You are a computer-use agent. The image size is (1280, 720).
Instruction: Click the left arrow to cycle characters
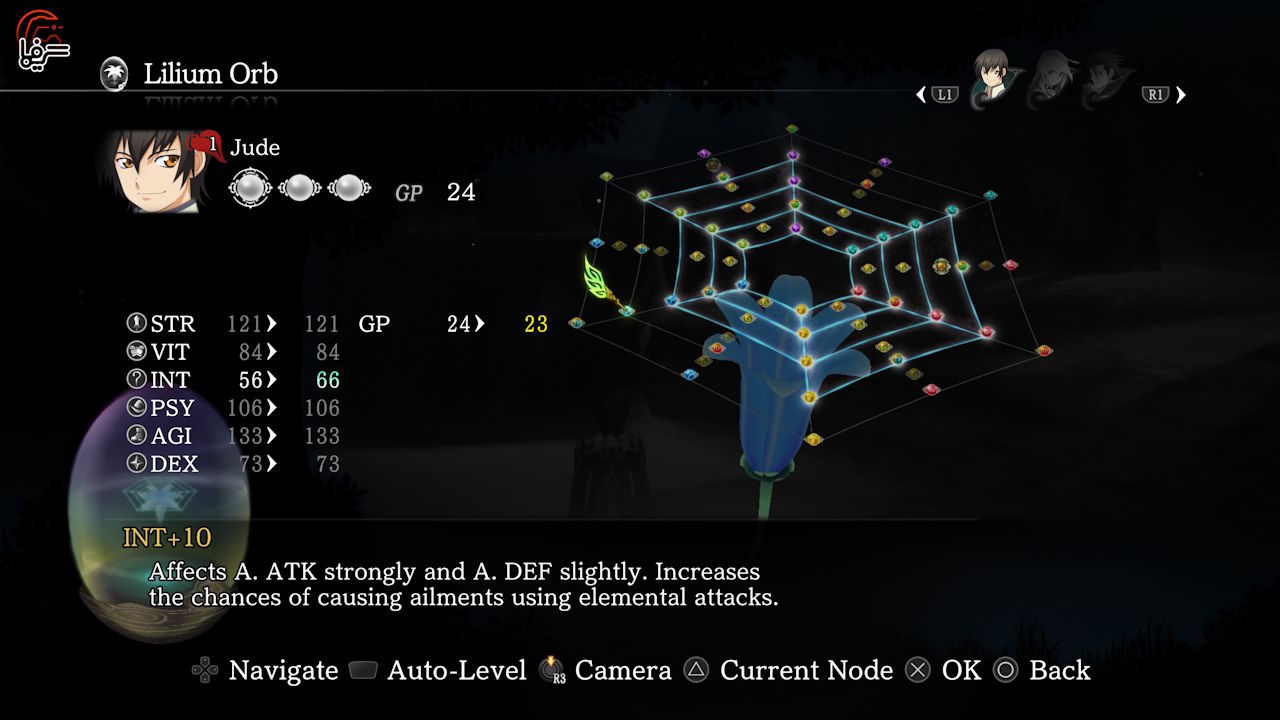pos(921,95)
